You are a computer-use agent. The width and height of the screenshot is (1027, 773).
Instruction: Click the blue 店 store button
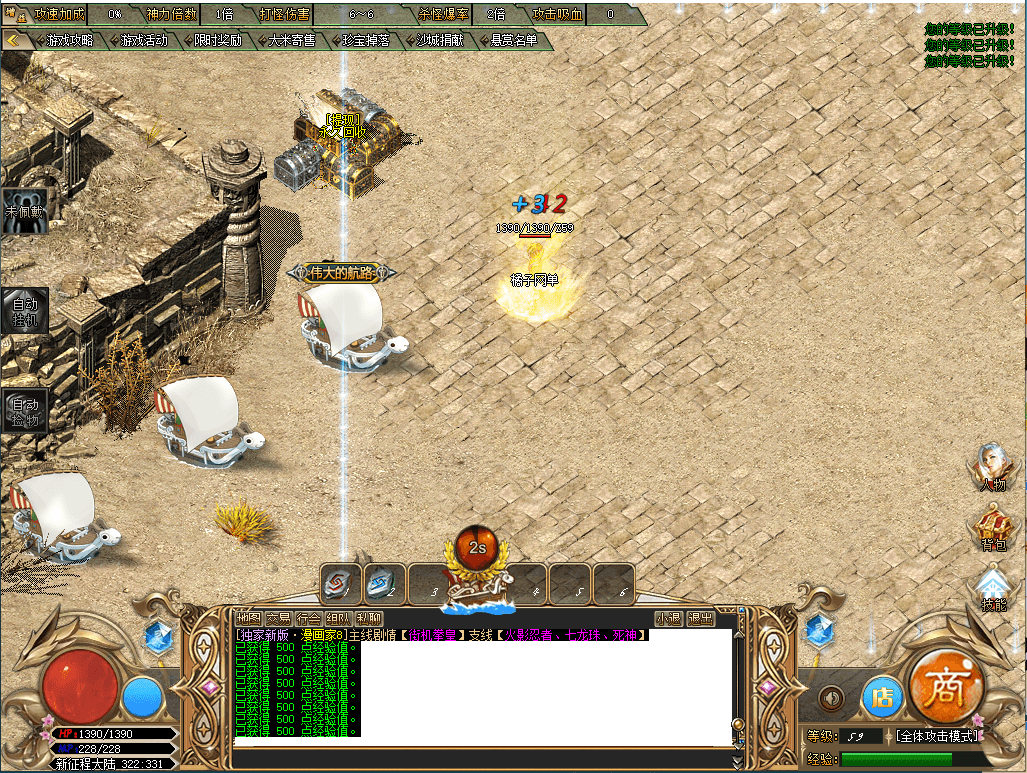pos(881,696)
